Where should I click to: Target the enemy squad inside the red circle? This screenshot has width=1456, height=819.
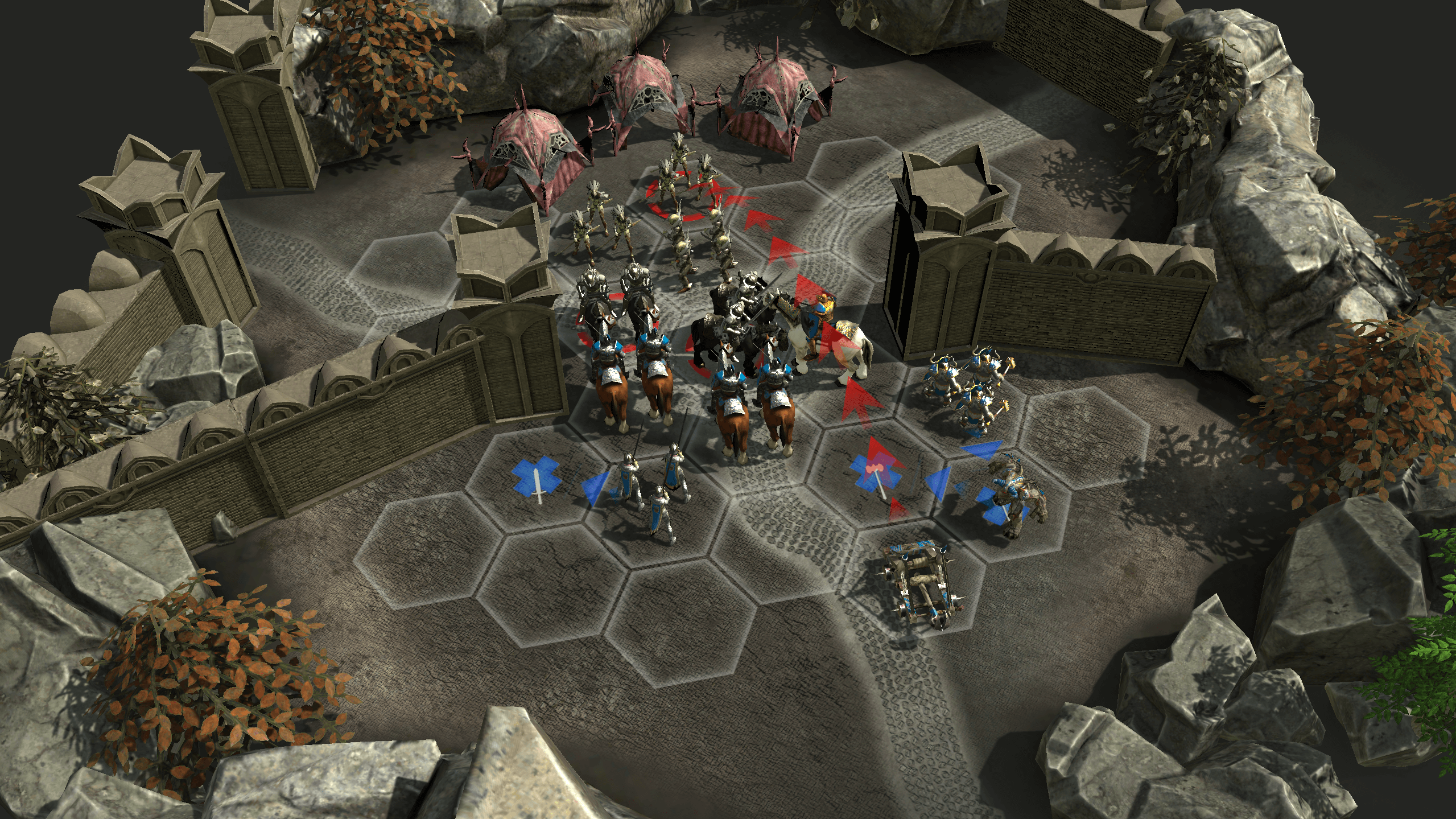pos(683,188)
